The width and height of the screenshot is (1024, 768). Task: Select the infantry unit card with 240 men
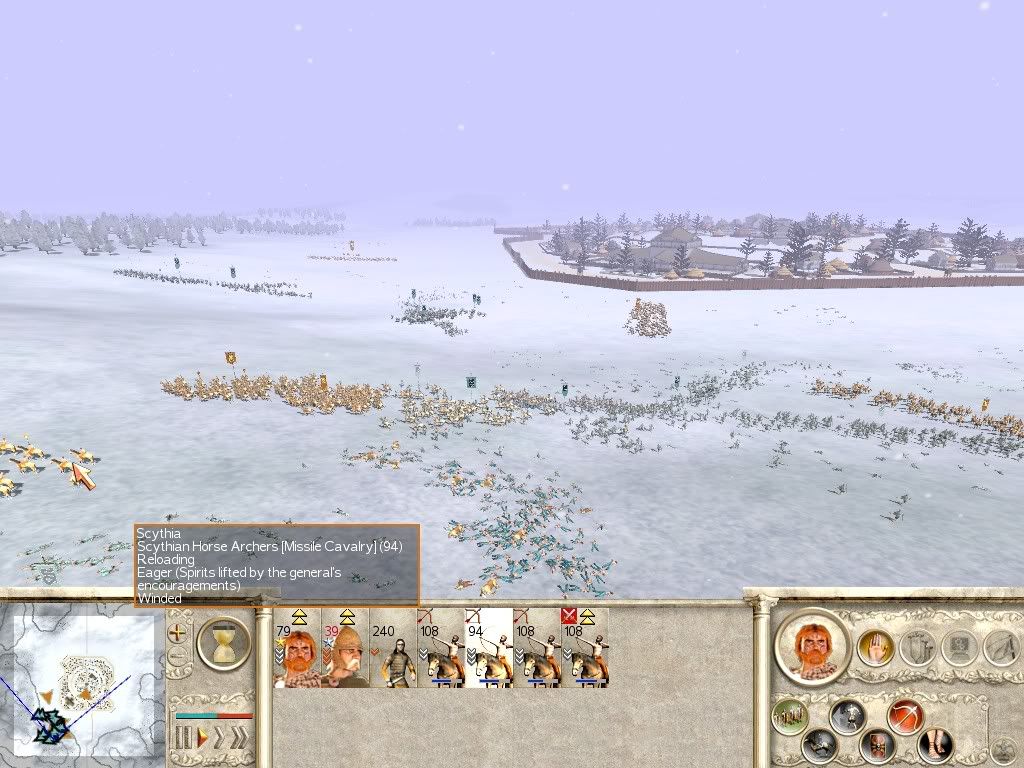(x=393, y=648)
